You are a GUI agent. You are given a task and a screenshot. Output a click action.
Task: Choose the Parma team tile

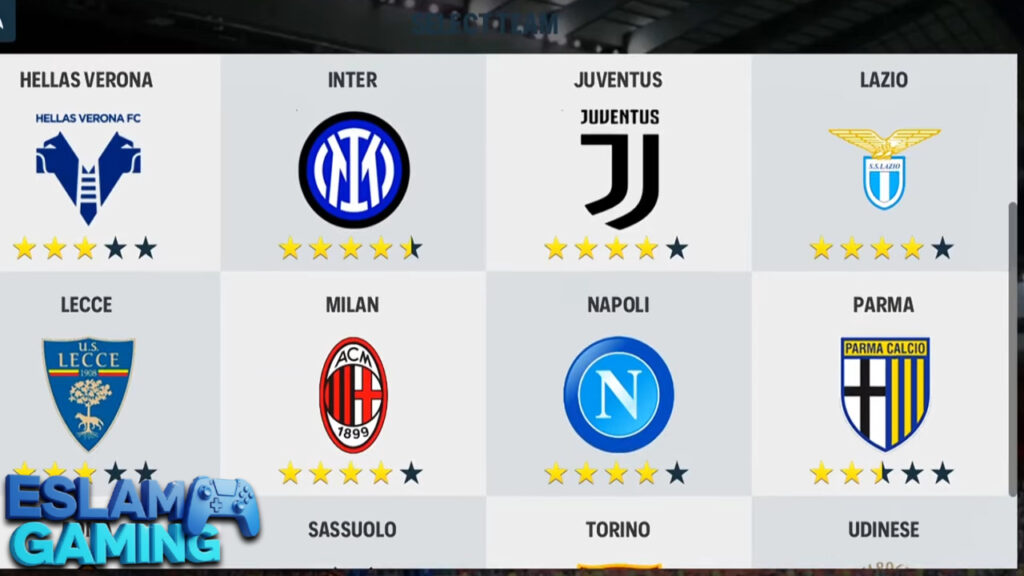(884, 392)
